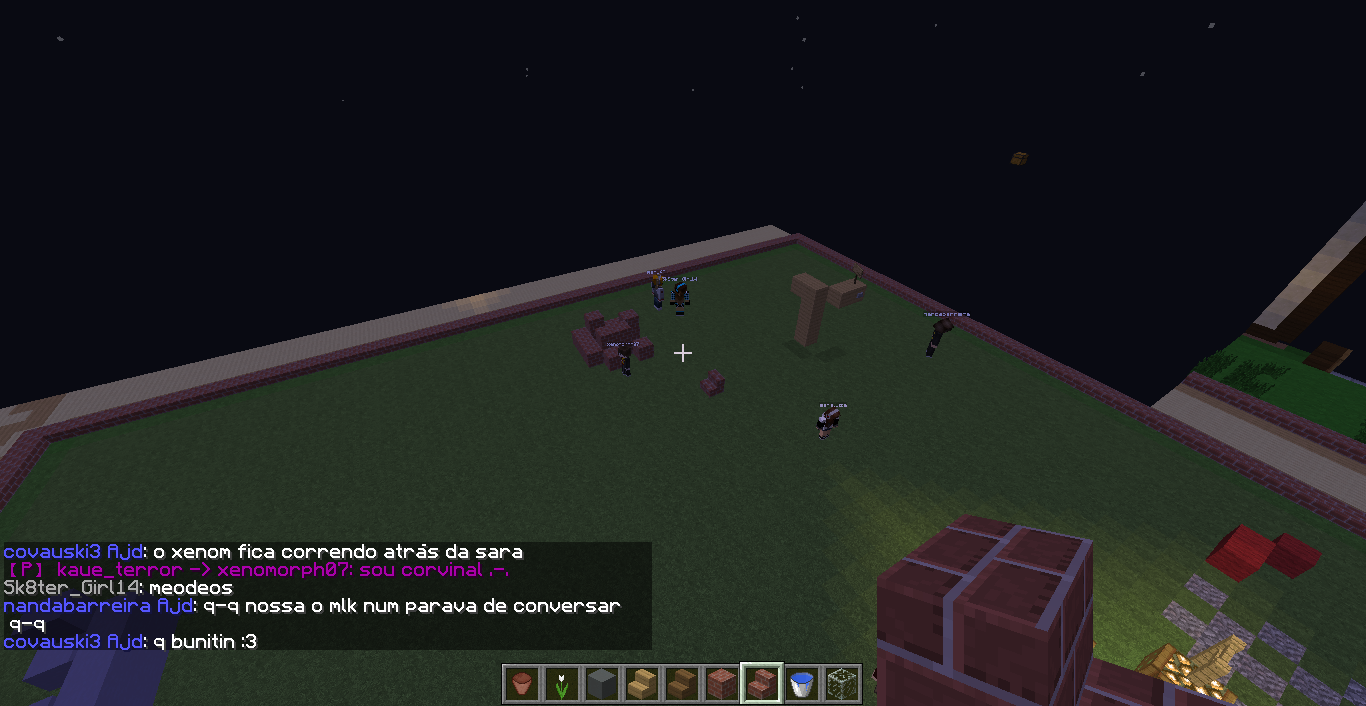This screenshot has height=706, width=1366.
Task: Select the water bucket hotbar slot
Action: (801, 684)
